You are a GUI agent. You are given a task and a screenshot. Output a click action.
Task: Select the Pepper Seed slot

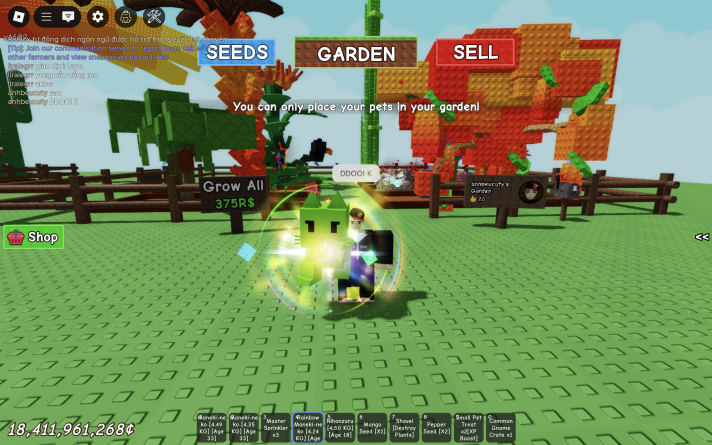tap(436, 427)
